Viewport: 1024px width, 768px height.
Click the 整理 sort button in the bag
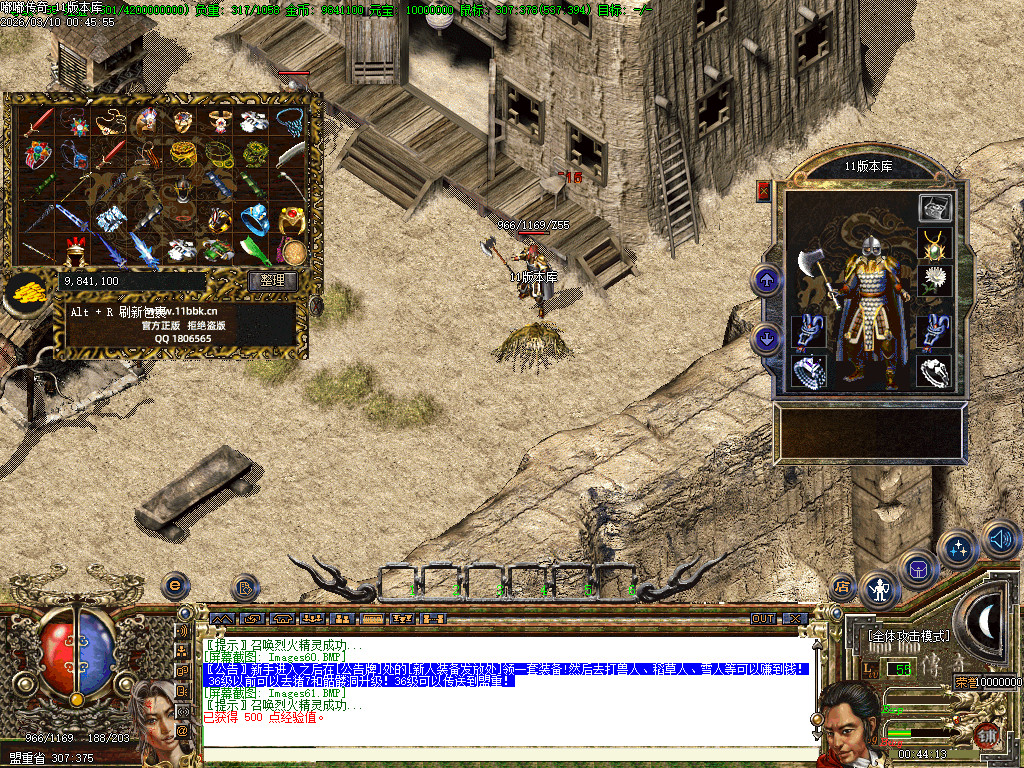pyautogui.click(x=272, y=281)
